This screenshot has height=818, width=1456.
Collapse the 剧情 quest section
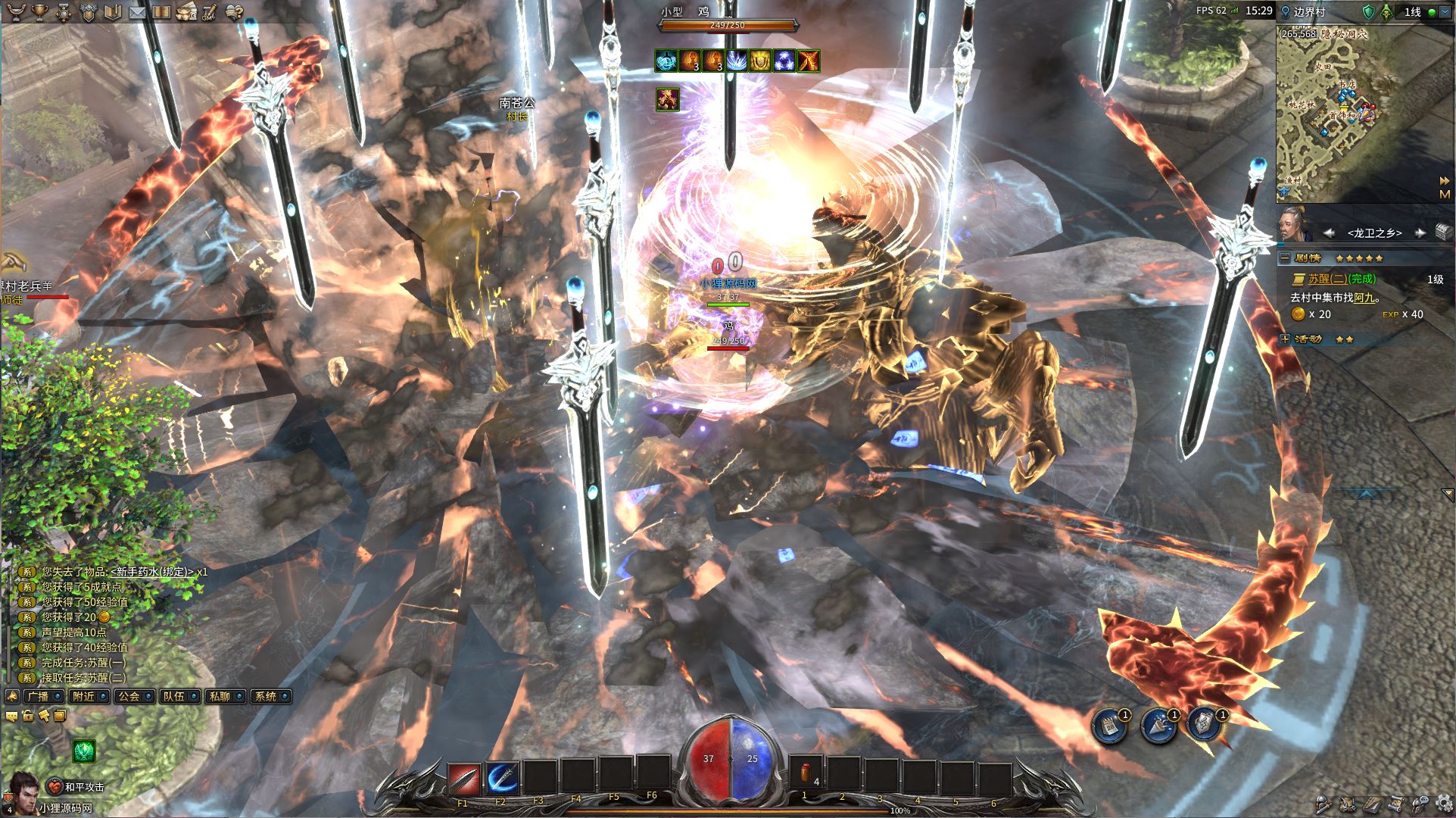coord(1285,258)
